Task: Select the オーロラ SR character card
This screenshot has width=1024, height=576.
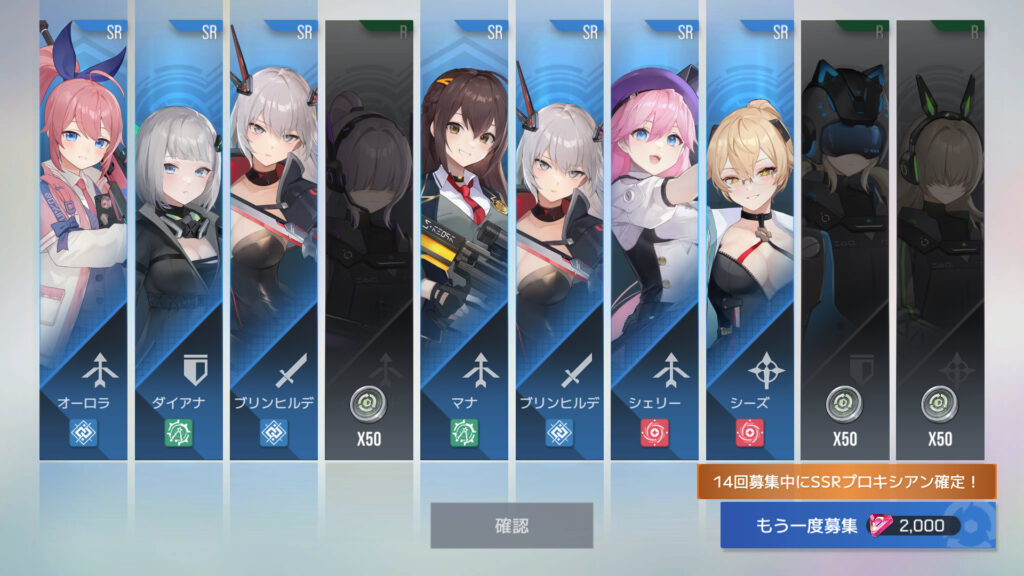Action: 83,240
